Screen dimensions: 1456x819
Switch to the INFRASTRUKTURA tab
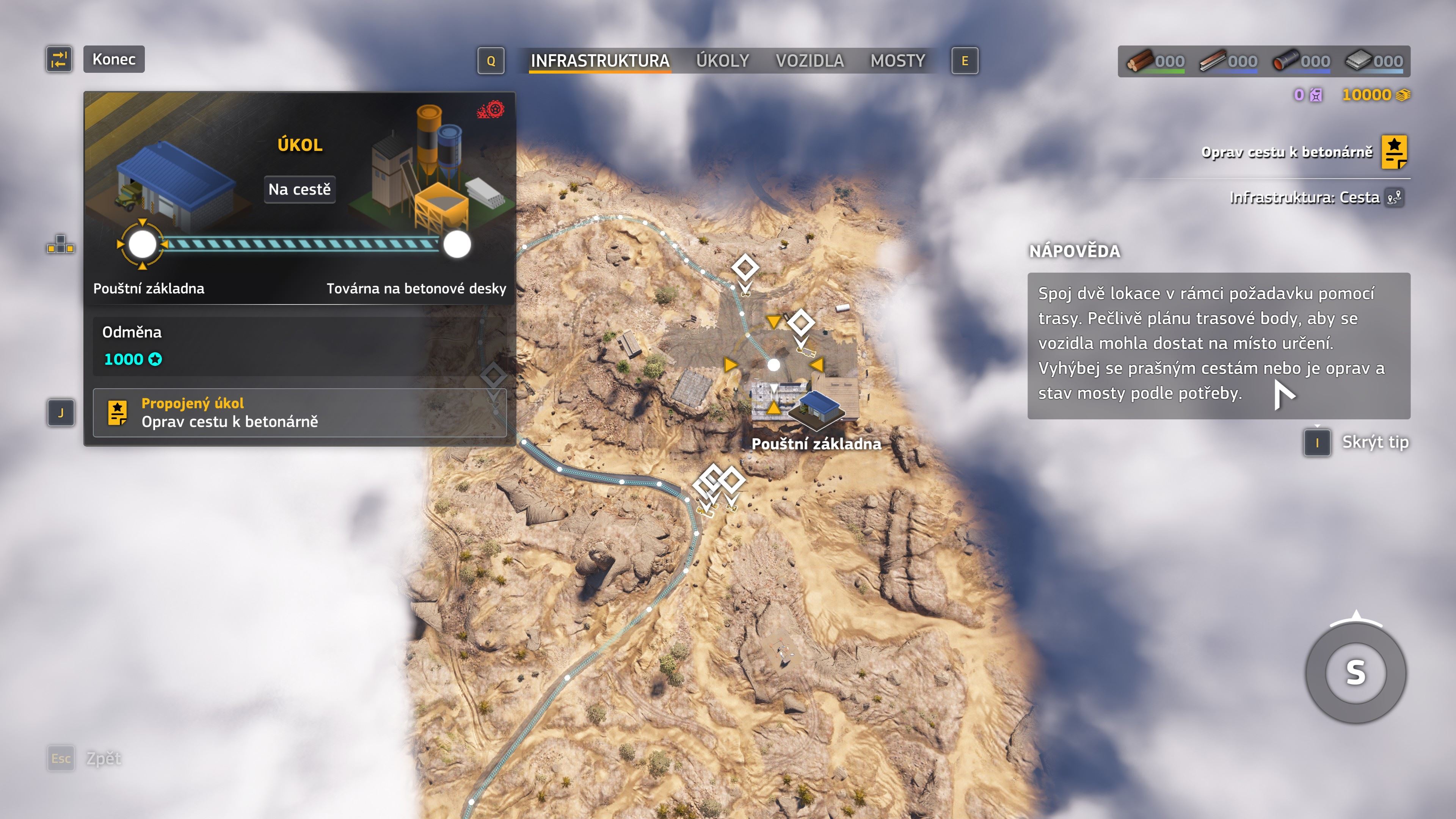click(600, 61)
